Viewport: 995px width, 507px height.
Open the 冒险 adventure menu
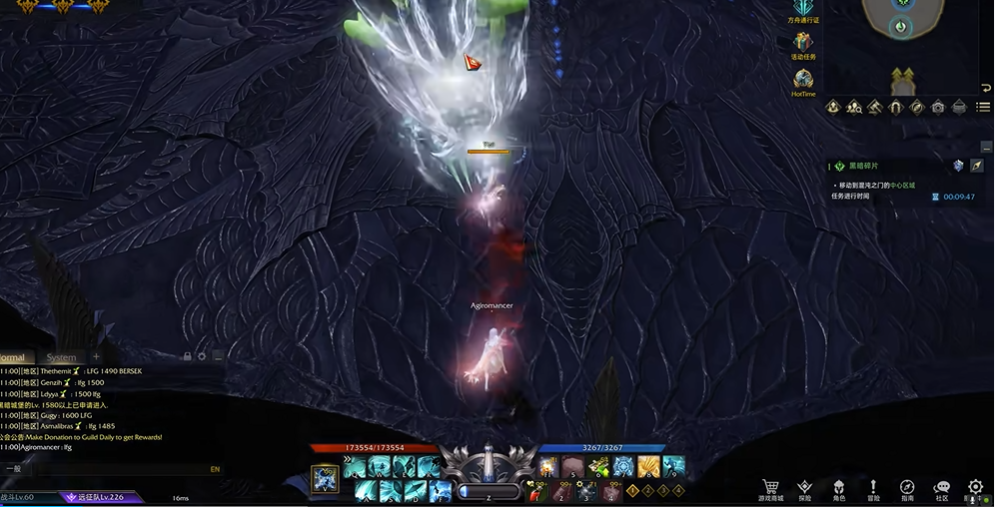pyautogui.click(x=873, y=489)
